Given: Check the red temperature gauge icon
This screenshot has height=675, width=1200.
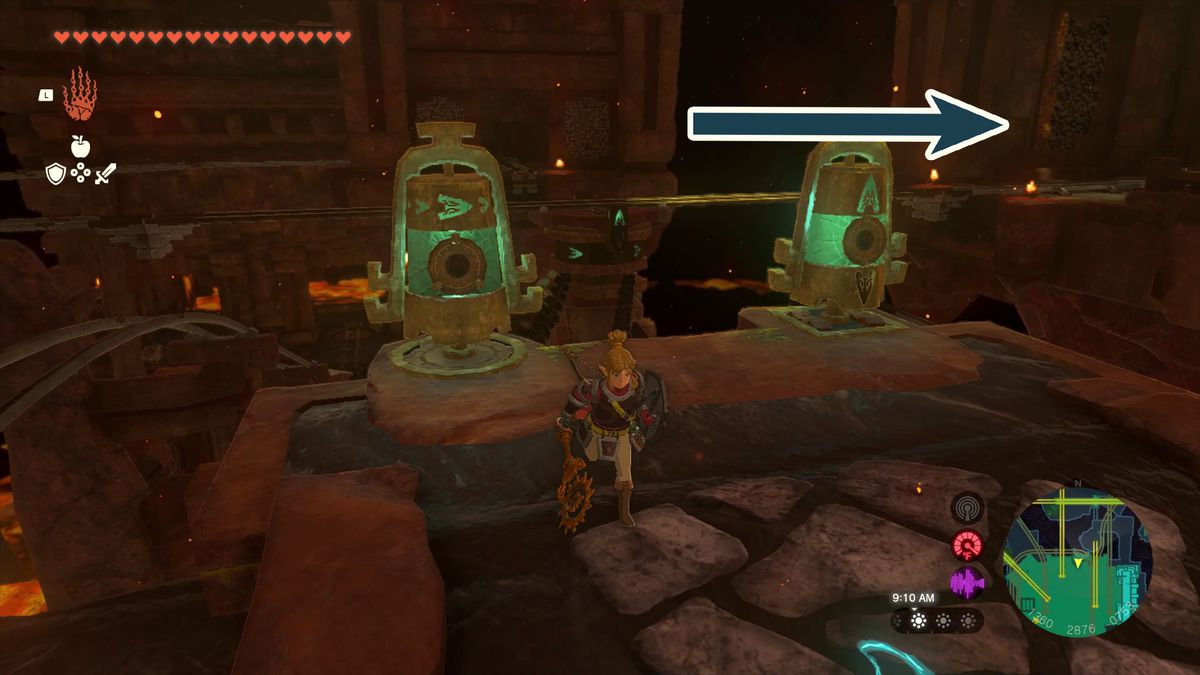Looking at the screenshot, I should pyautogui.click(x=967, y=545).
